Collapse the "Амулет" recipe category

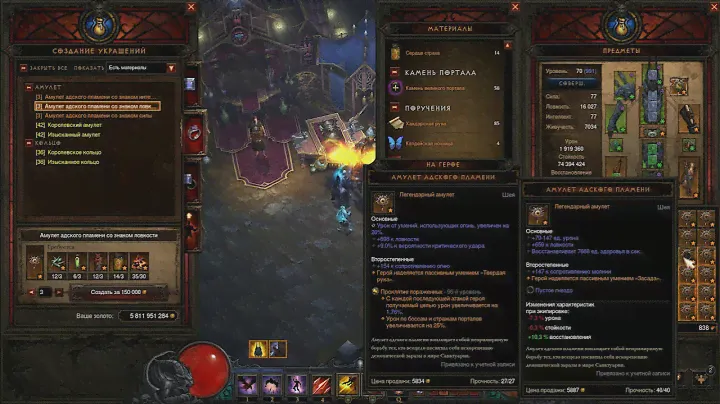pos(28,87)
